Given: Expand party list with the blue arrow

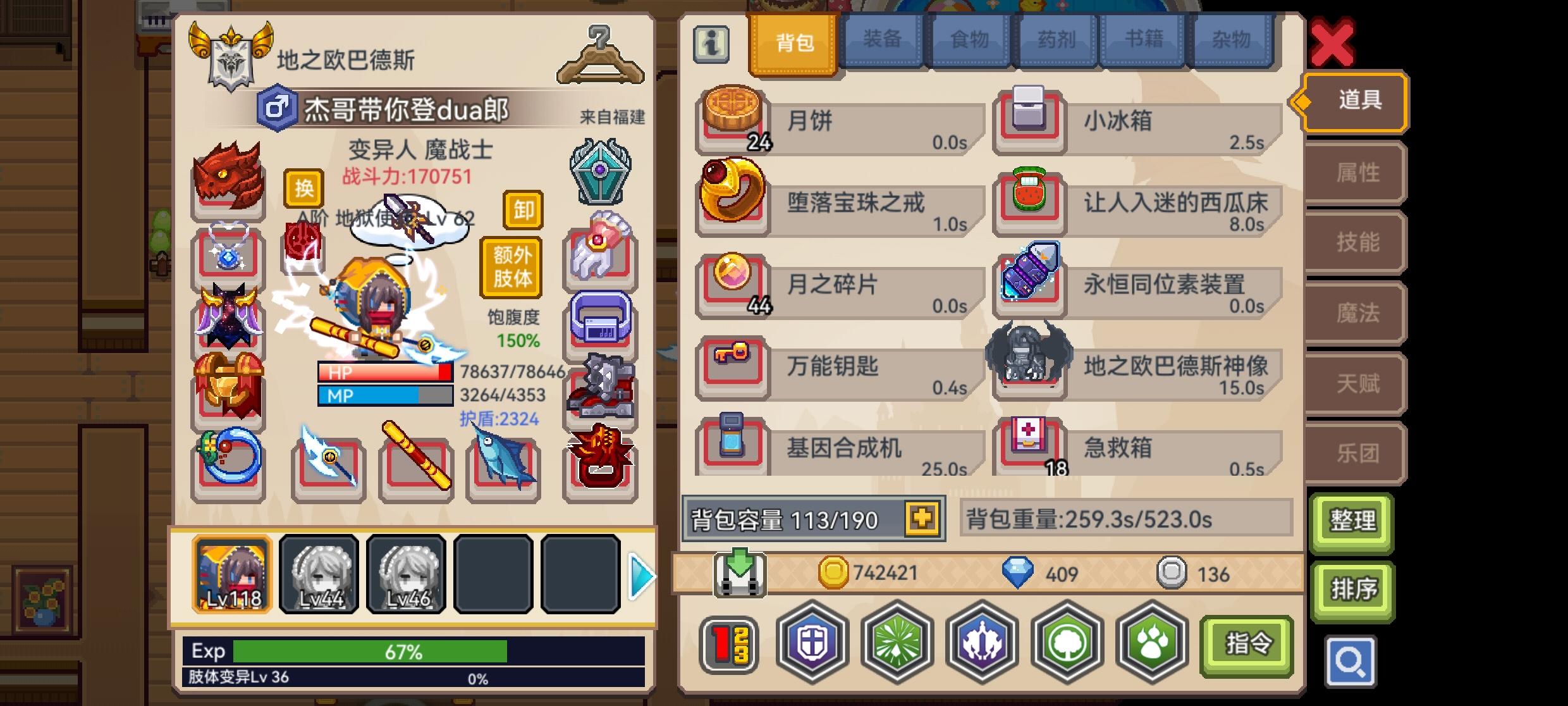Looking at the screenshot, I should pyautogui.click(x=642, y=574).
